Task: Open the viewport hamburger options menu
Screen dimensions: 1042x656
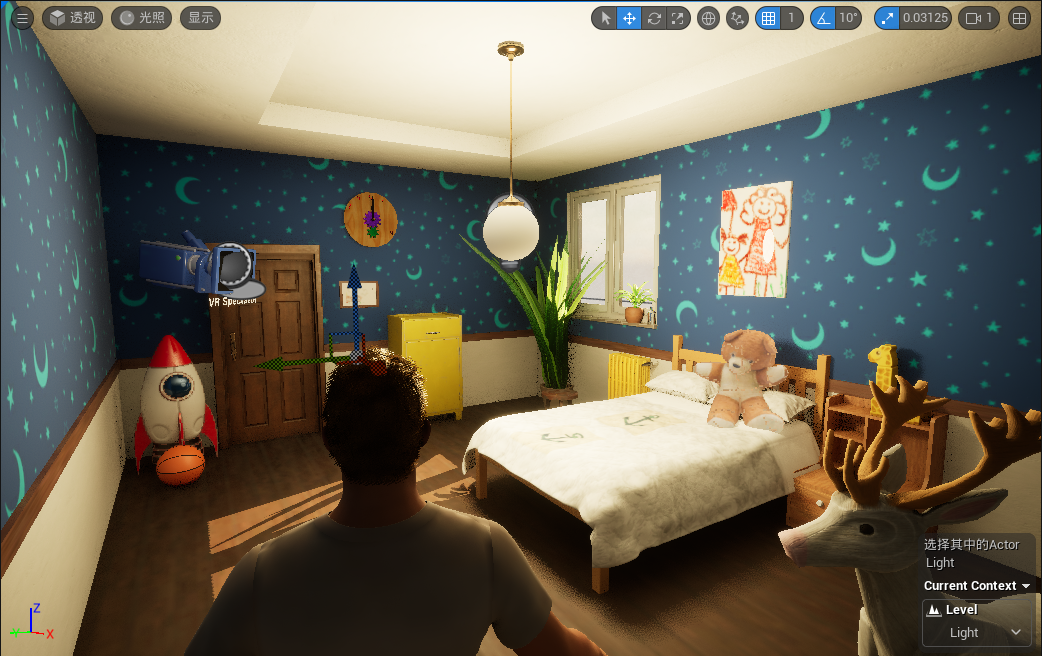Action: (x=23, y=18)
